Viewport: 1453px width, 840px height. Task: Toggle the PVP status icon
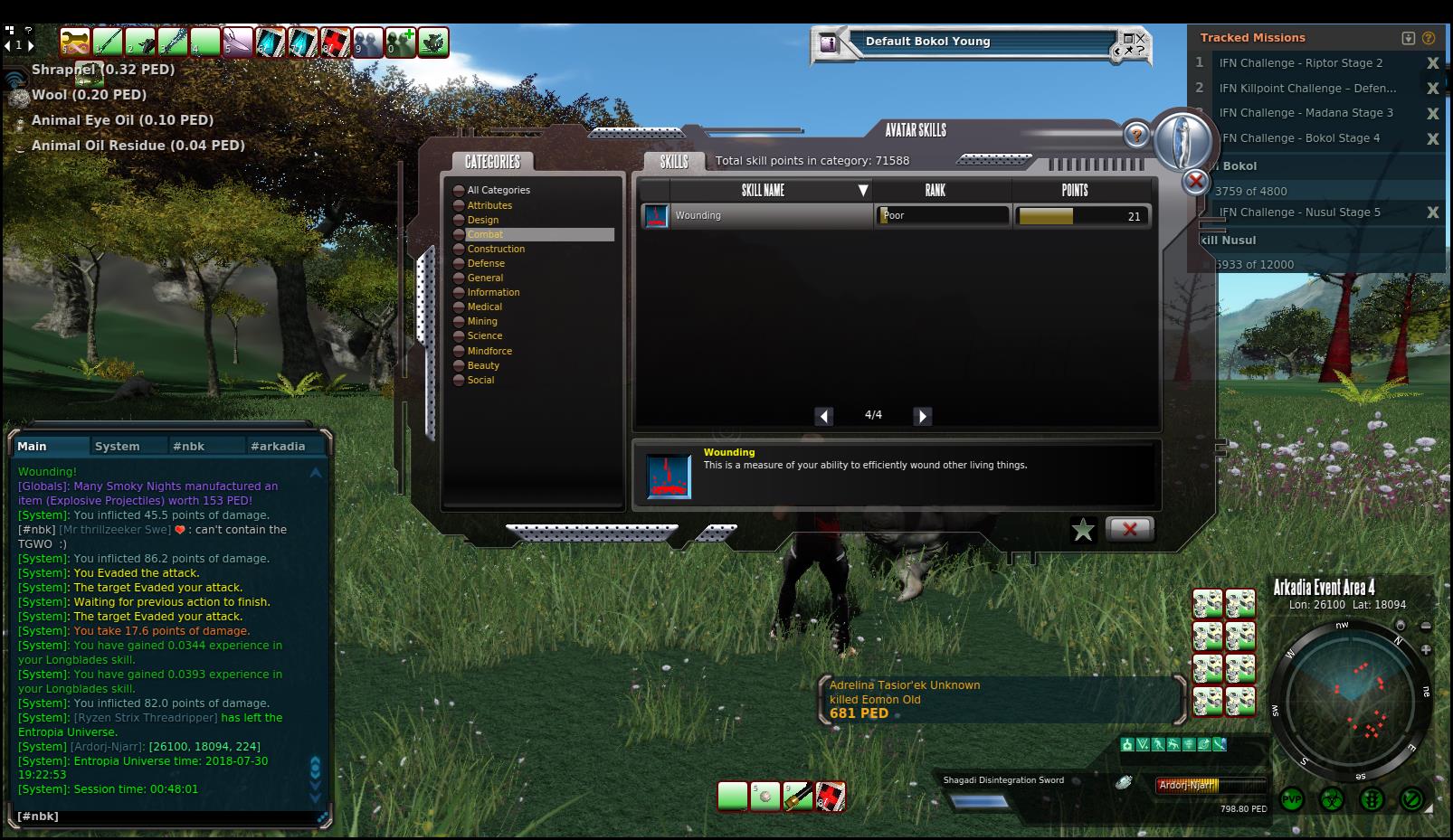1292,800
